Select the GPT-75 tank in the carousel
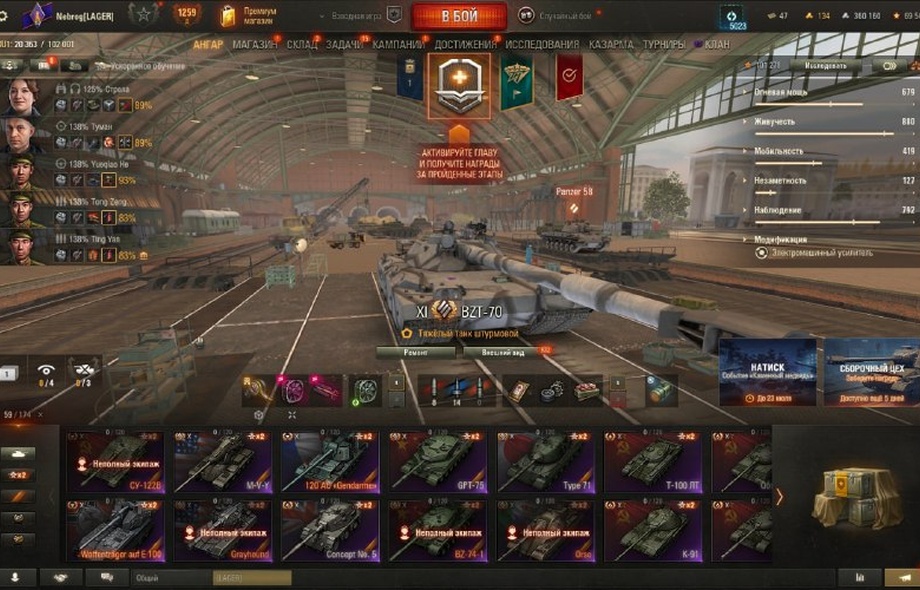This screenshot has width=920, height=590. 437,461
